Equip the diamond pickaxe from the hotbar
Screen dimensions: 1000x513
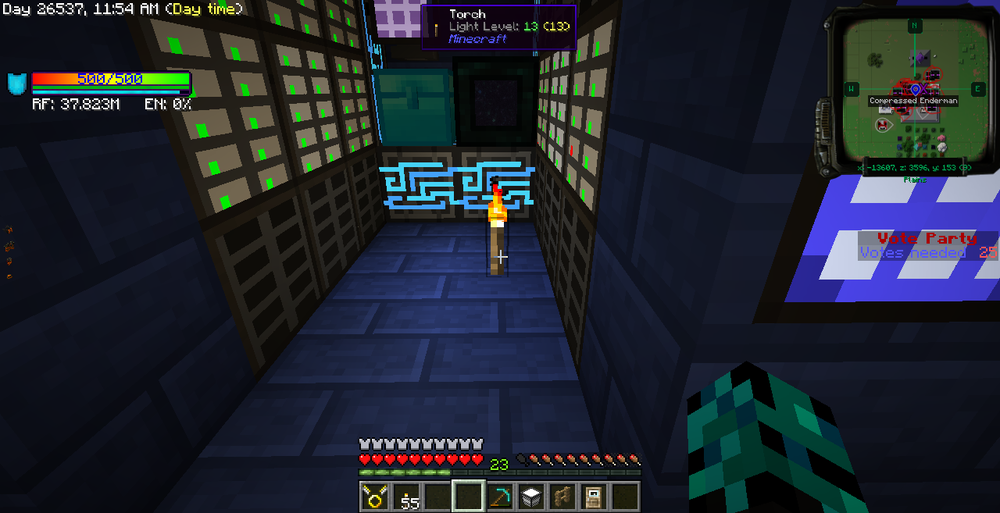pos(500,496)
